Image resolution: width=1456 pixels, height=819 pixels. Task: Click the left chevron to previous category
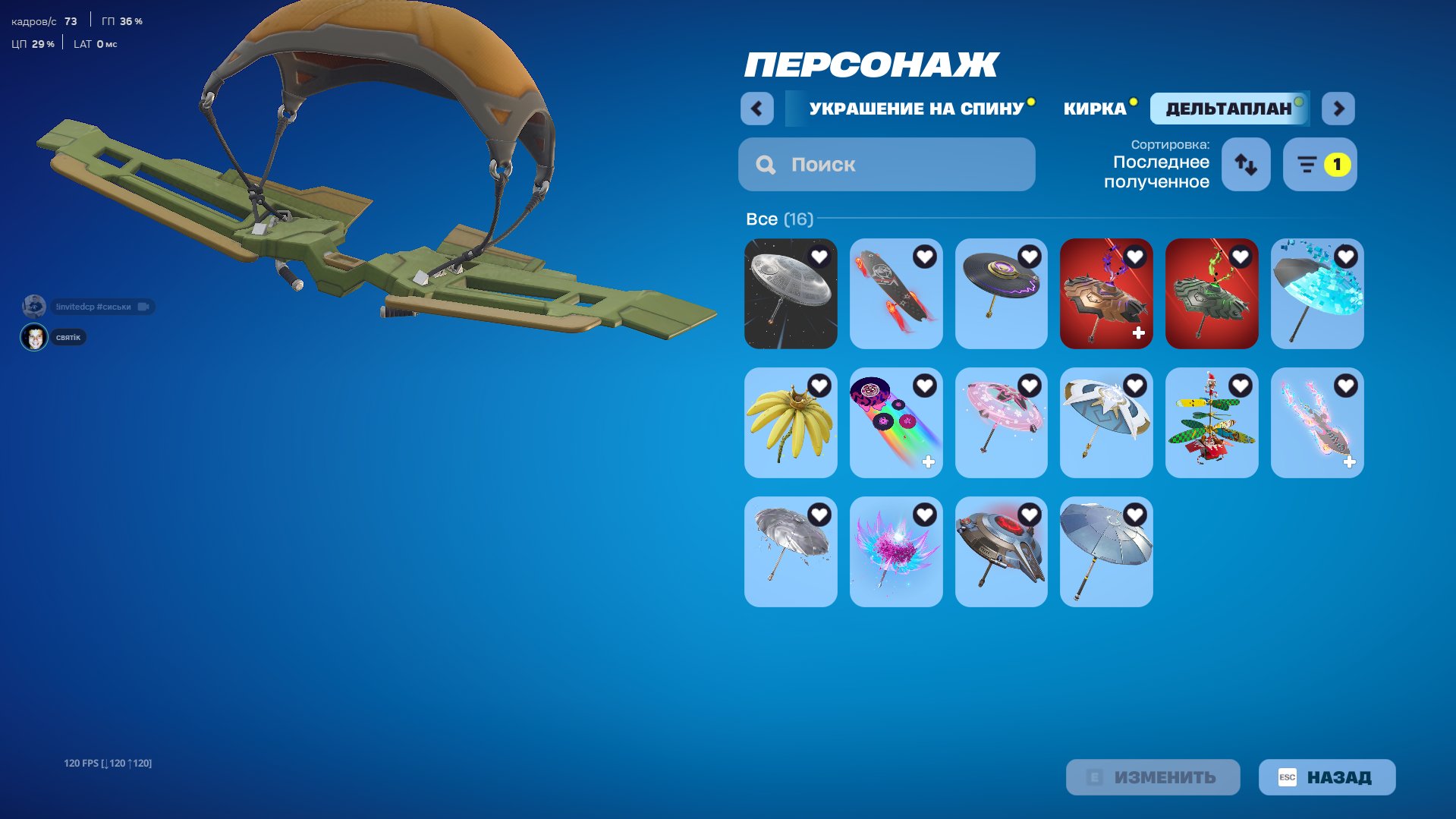(756, 109)
